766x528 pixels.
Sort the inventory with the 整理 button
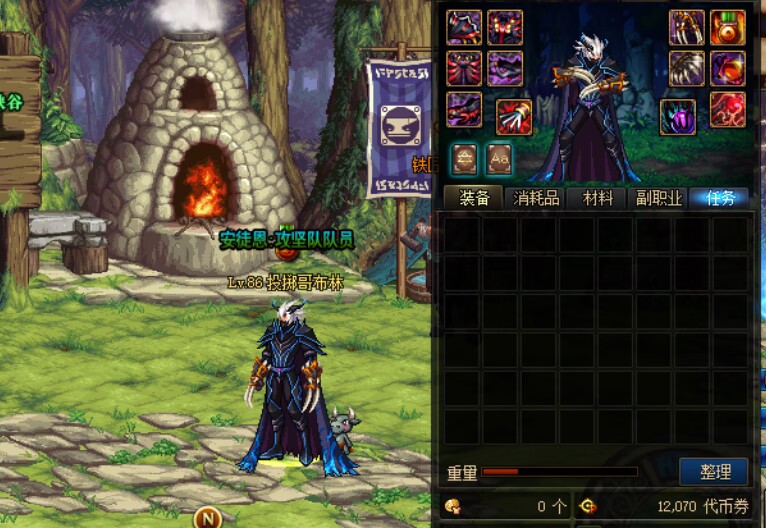point(714,472)
